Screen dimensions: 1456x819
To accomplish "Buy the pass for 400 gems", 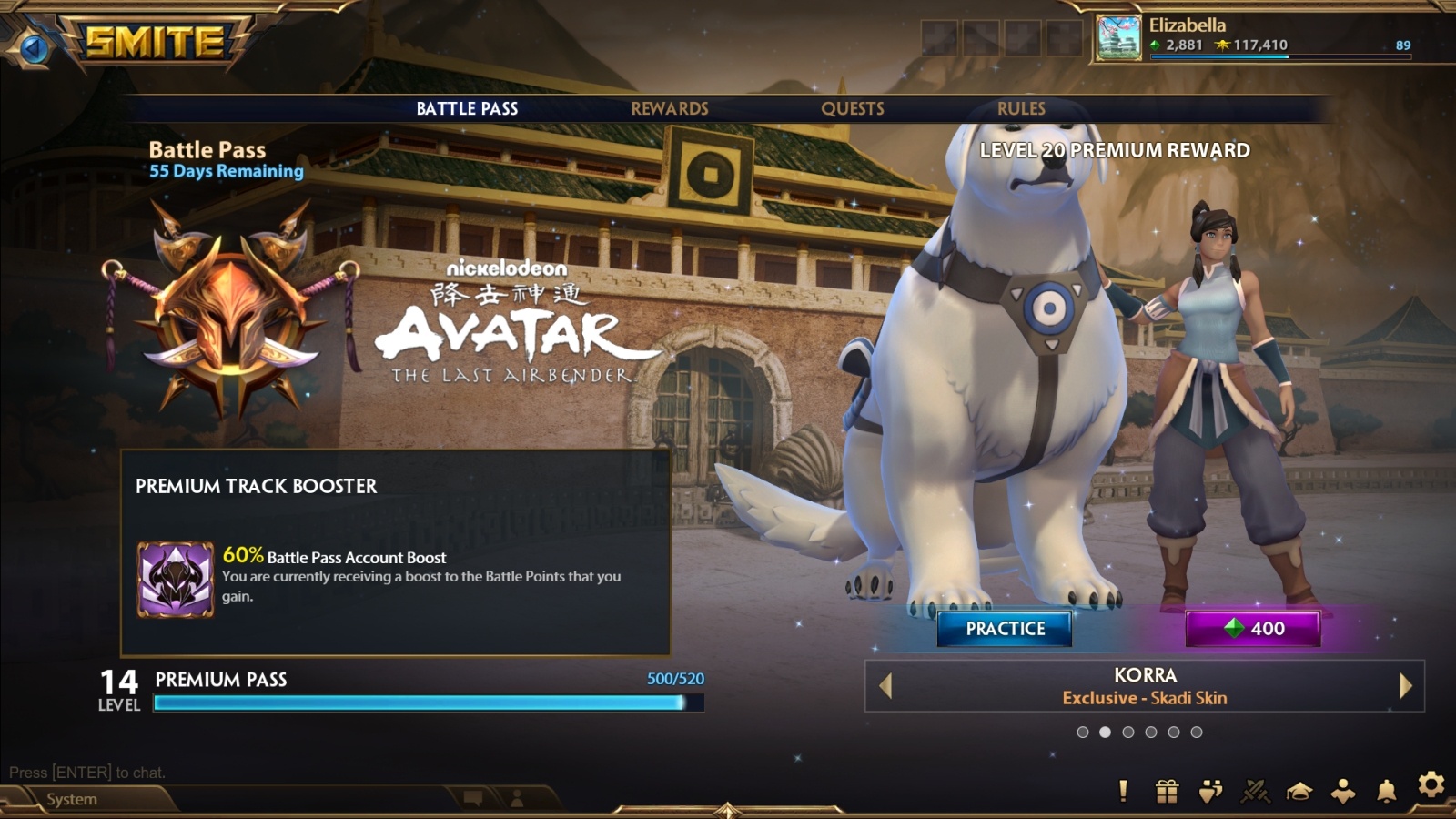I will pos(1252,629).
